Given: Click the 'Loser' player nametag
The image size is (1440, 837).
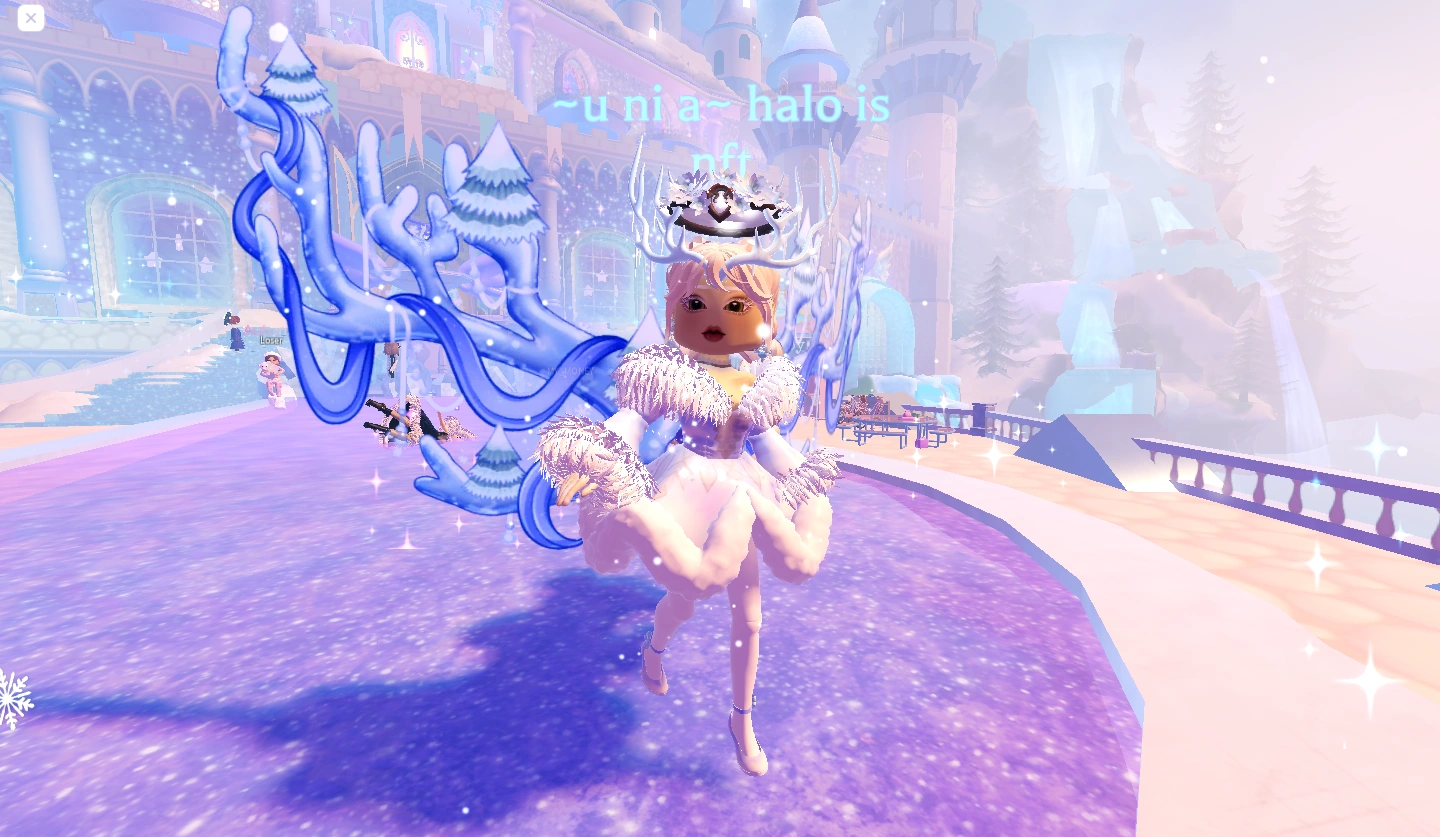Looking at the screenshot, I should 271,341.
